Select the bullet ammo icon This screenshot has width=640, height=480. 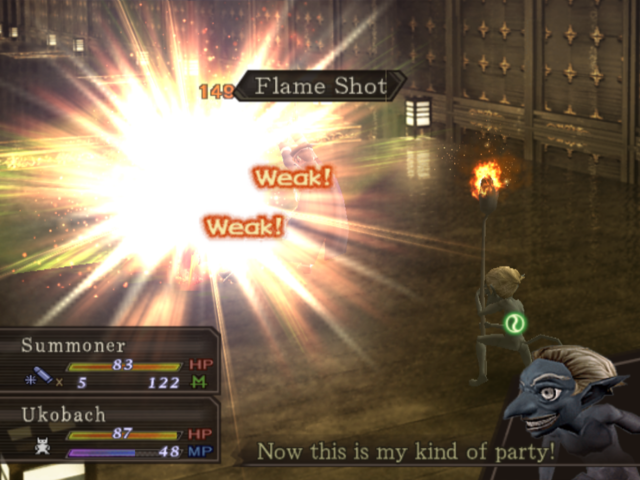coord(42,377)
